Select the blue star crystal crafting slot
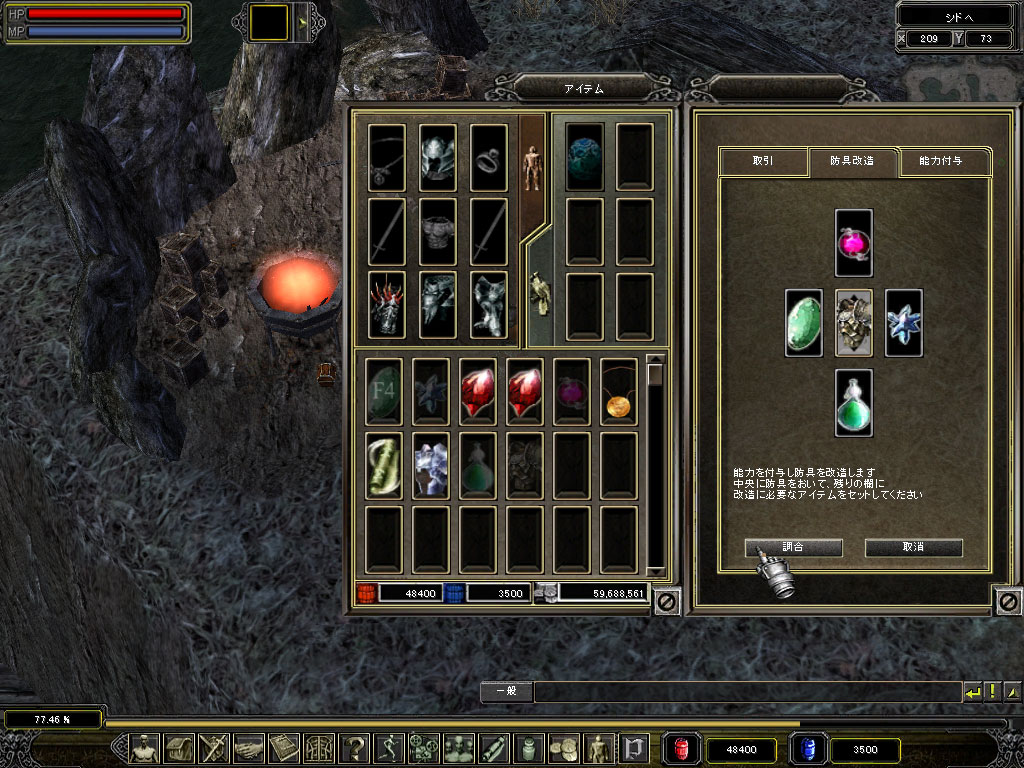 [x=904, y=322]
